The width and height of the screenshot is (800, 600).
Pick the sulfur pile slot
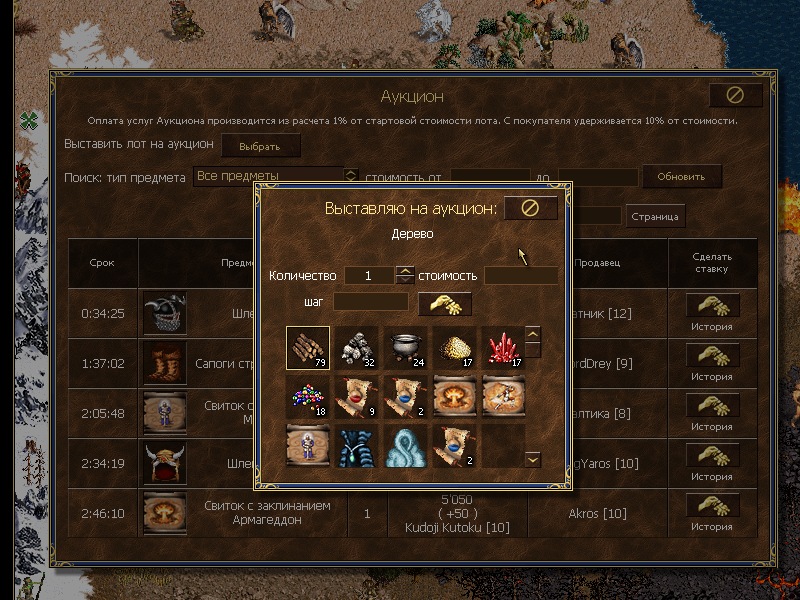(x=454, y=349)
